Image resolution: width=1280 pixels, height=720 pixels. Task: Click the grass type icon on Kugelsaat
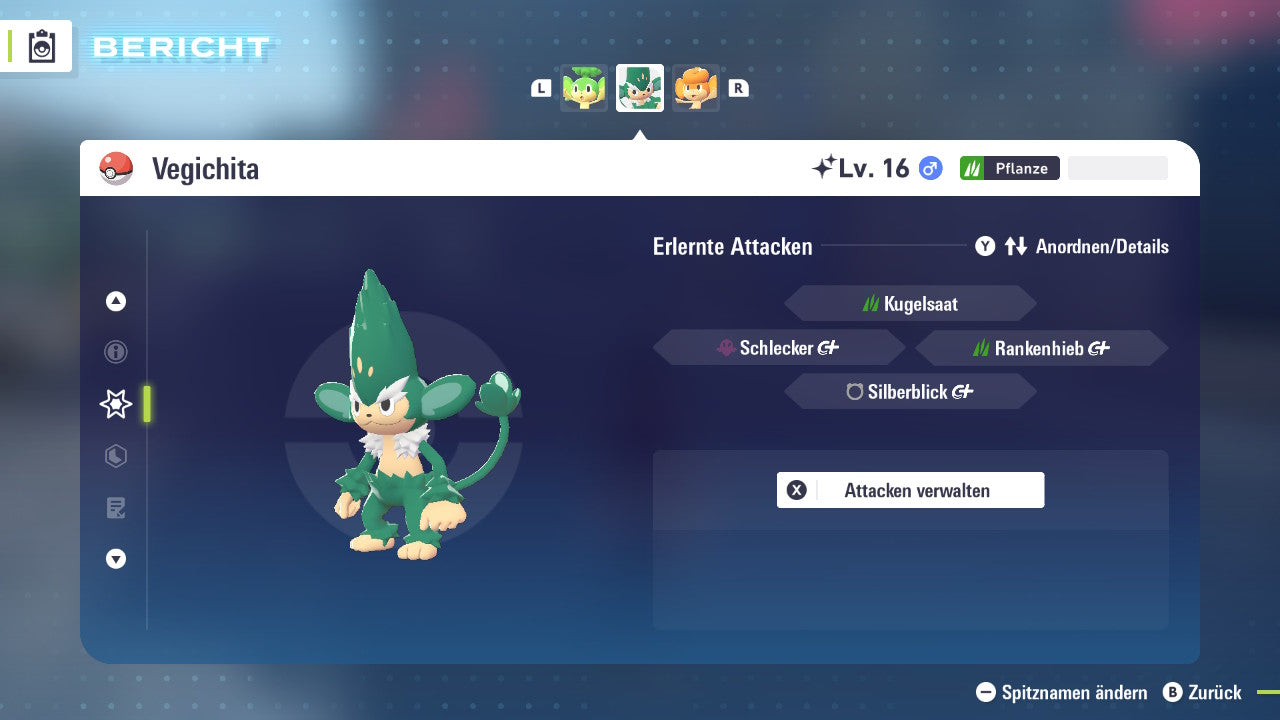[870, 302]
